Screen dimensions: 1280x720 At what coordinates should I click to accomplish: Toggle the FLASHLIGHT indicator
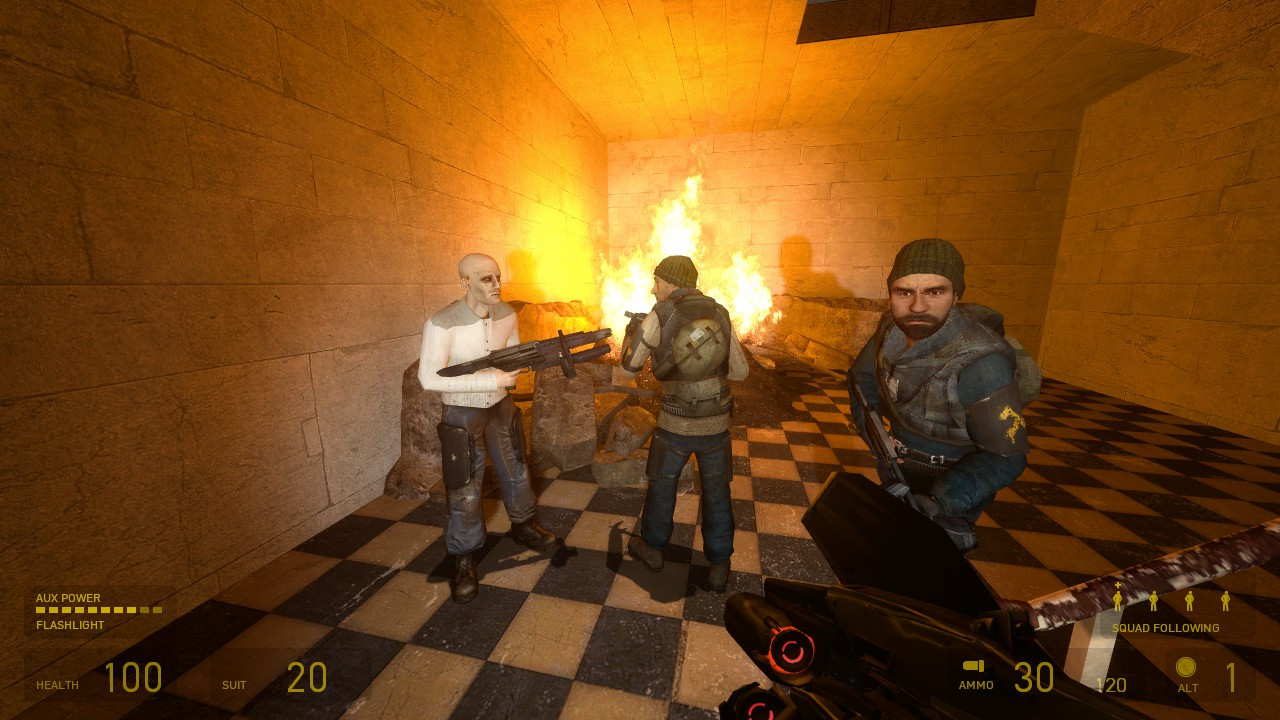68,623
